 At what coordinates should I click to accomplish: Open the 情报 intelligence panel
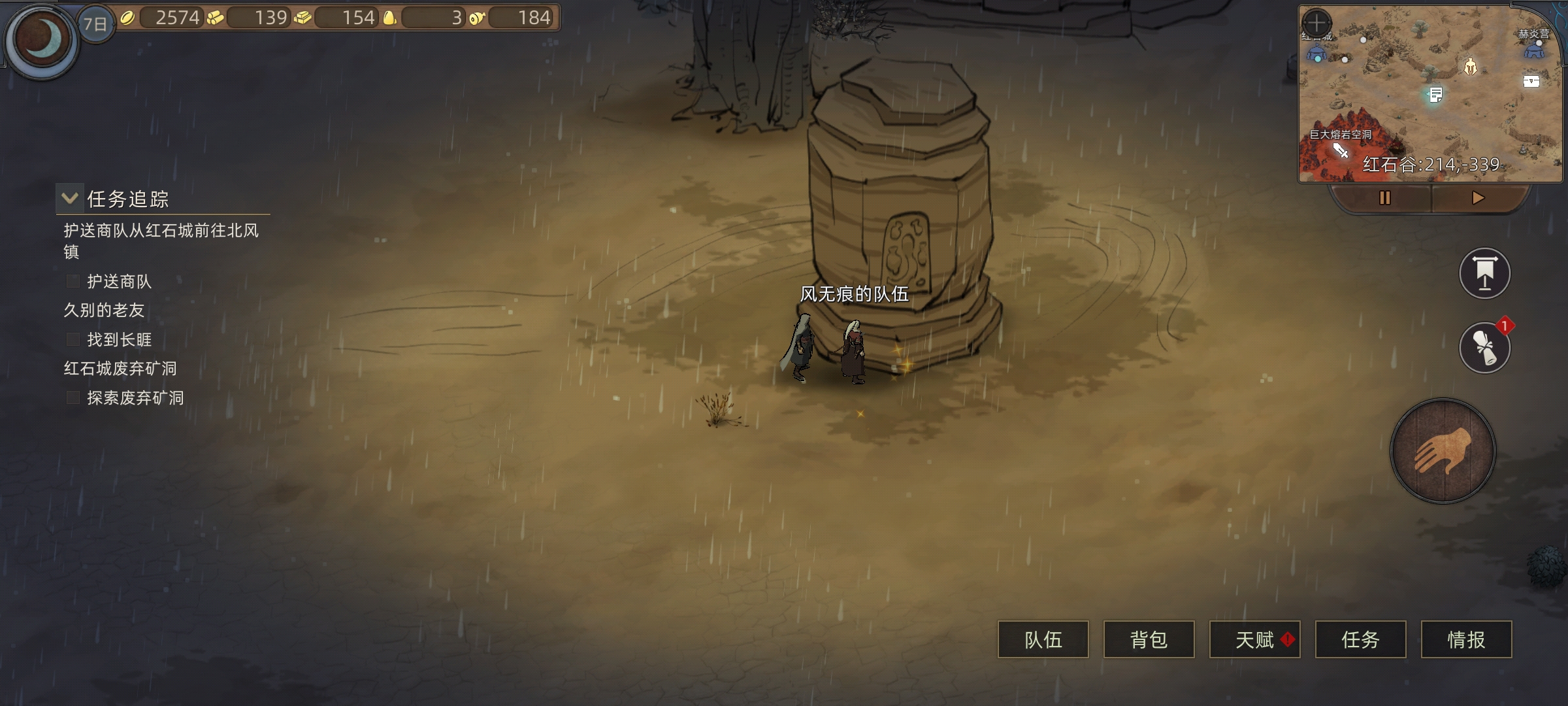pos(1466,639)
